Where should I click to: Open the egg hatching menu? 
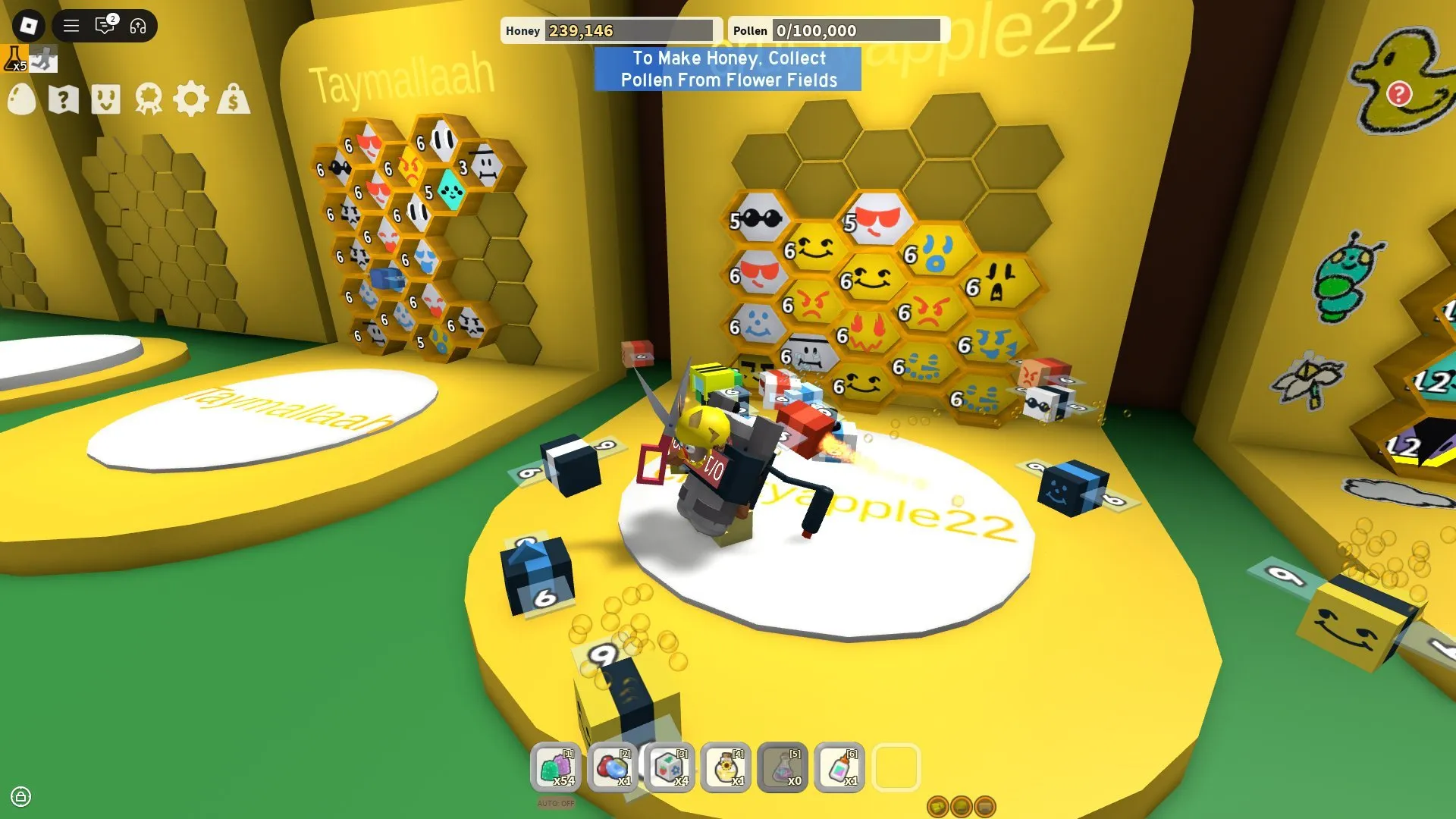[22, 99]
